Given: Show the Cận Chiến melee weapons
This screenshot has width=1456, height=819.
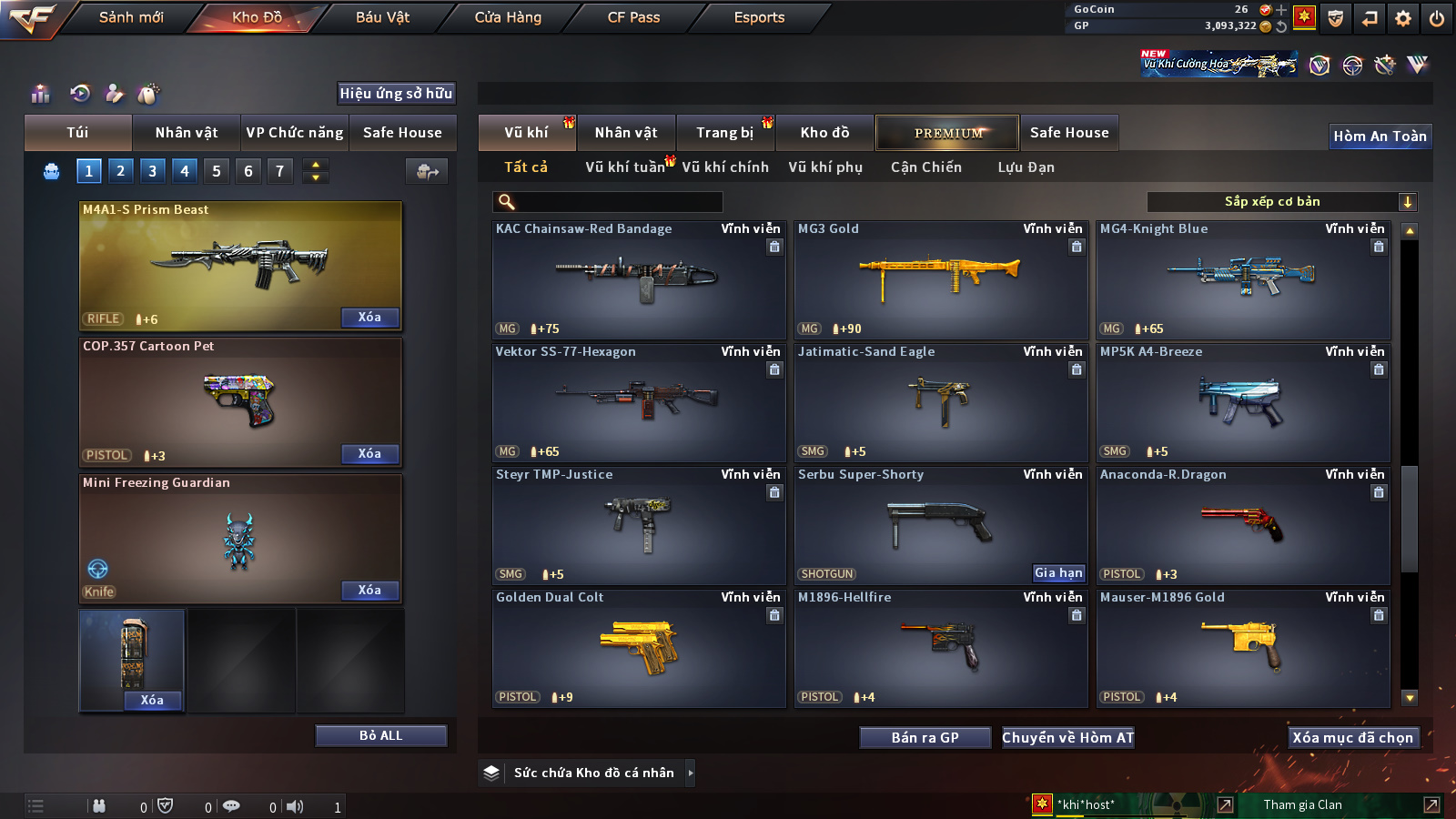Looking at the screenshot, I should (x=925, y=167).
